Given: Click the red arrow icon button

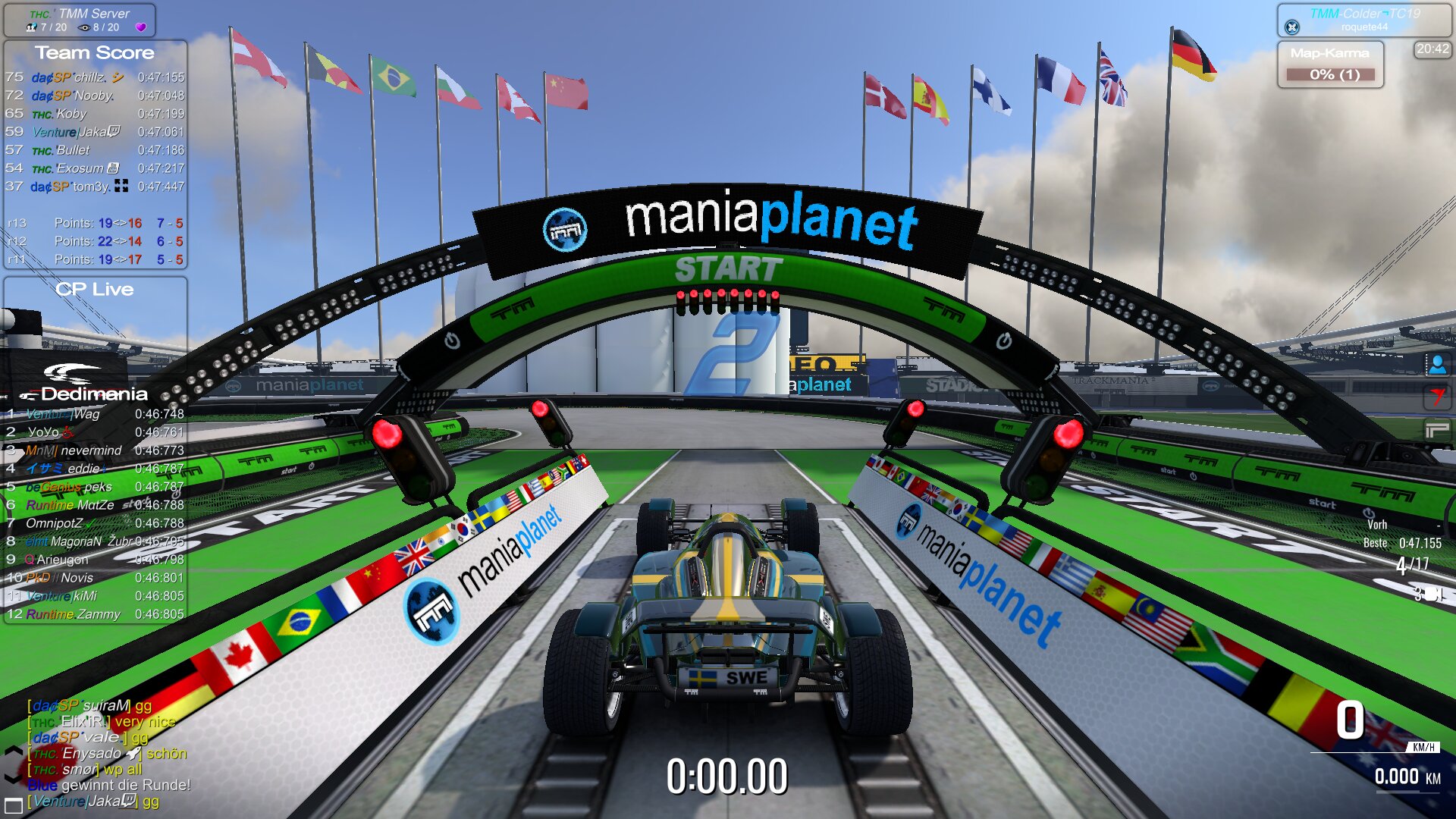Looking at the screenshot, I should coord(1437,397).
